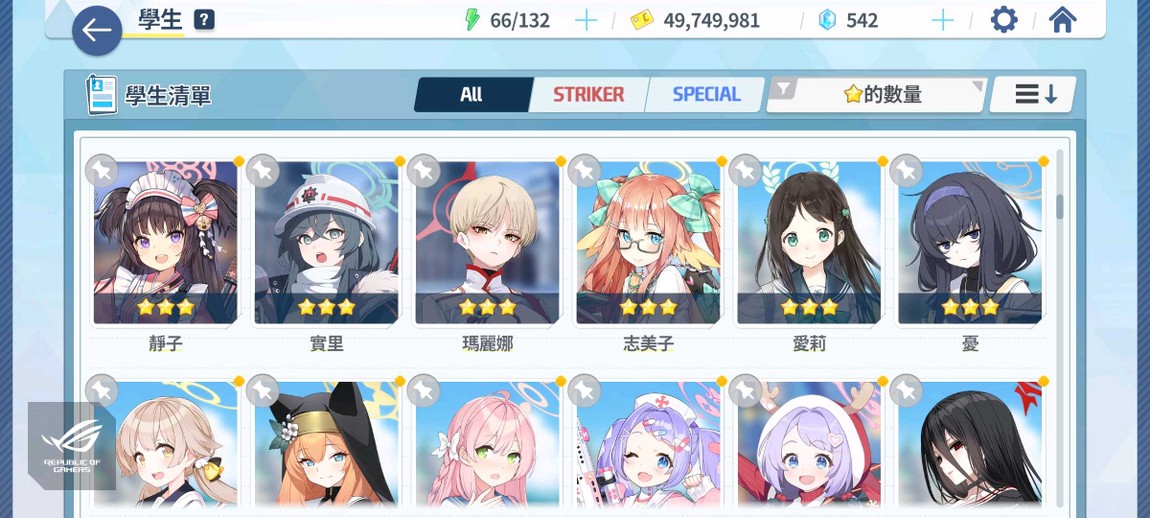The width and height of the screenshot is (1150, 518).
Task: Open the gear settings menu
Action: point(1004,20)
